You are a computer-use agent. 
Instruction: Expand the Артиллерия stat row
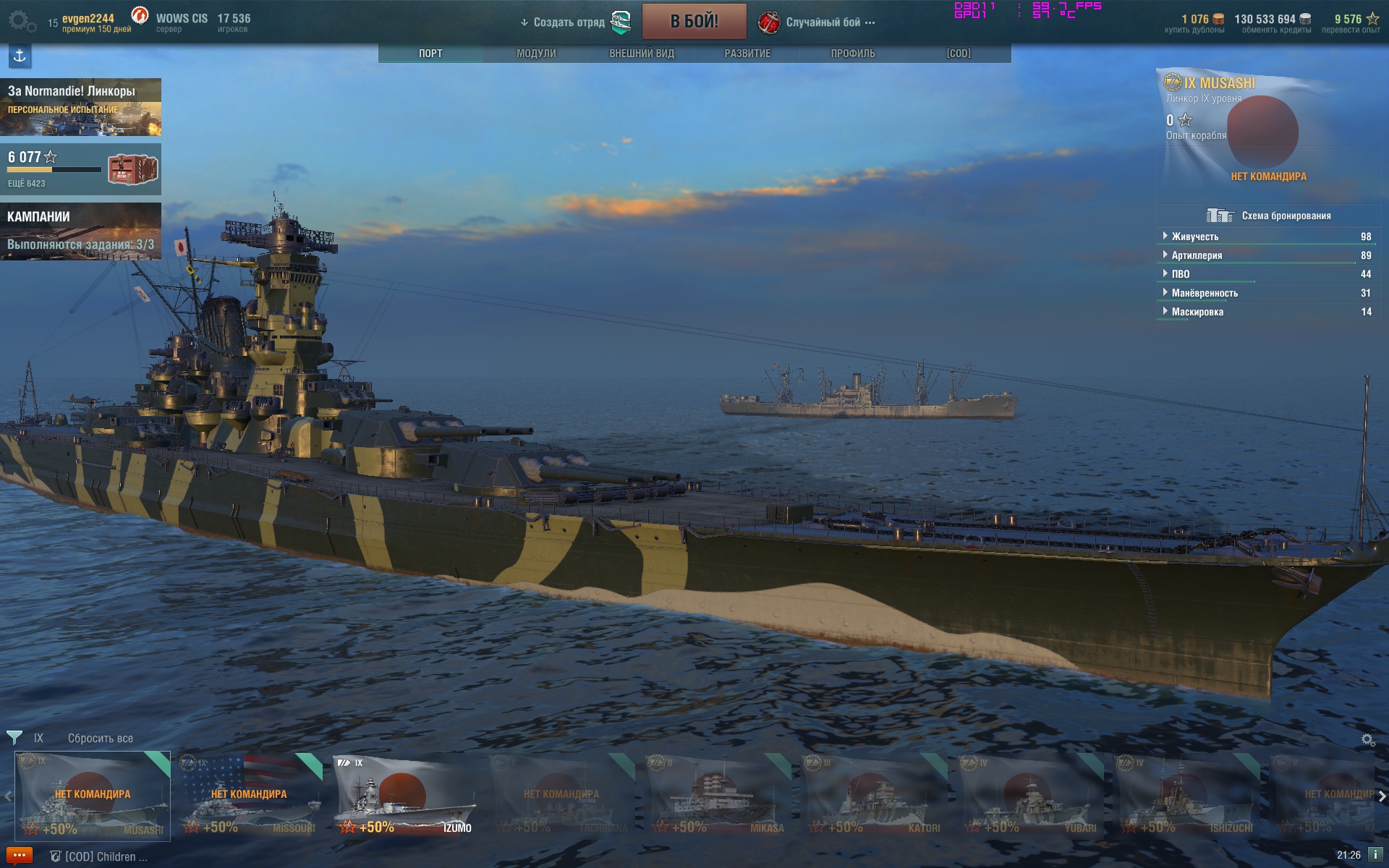(x=1197, y=255)
